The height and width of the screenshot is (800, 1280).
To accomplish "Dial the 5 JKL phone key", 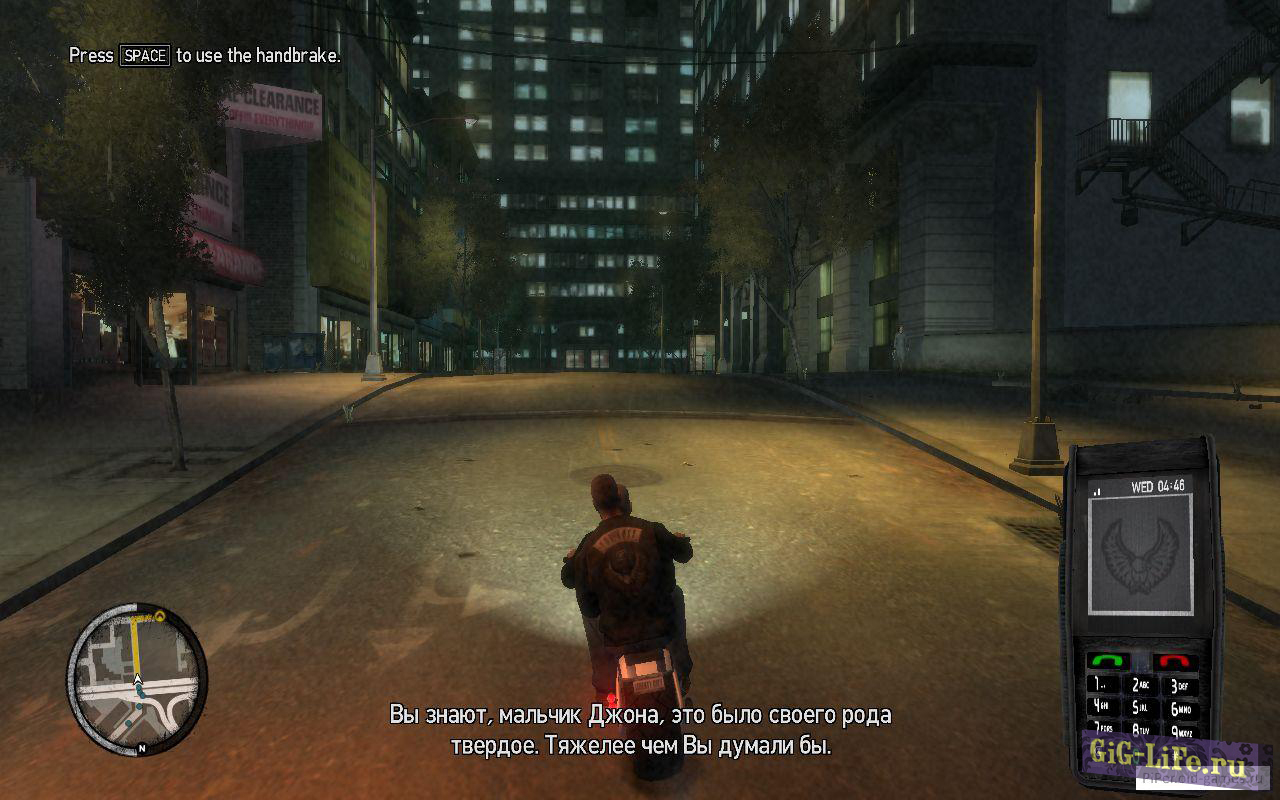I will pyautogui.click(x=1141, y=709).
